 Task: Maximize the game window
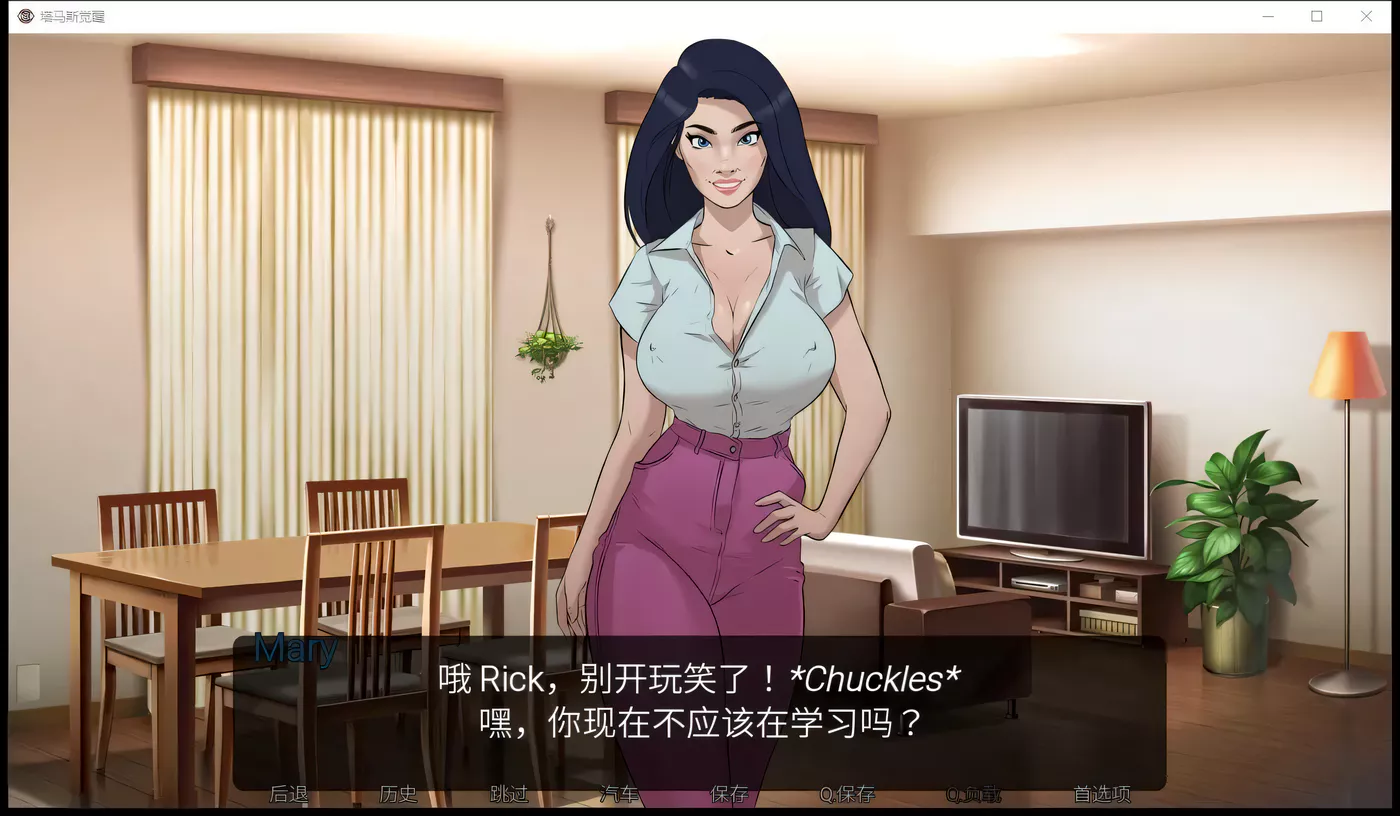pos(1317,16)
